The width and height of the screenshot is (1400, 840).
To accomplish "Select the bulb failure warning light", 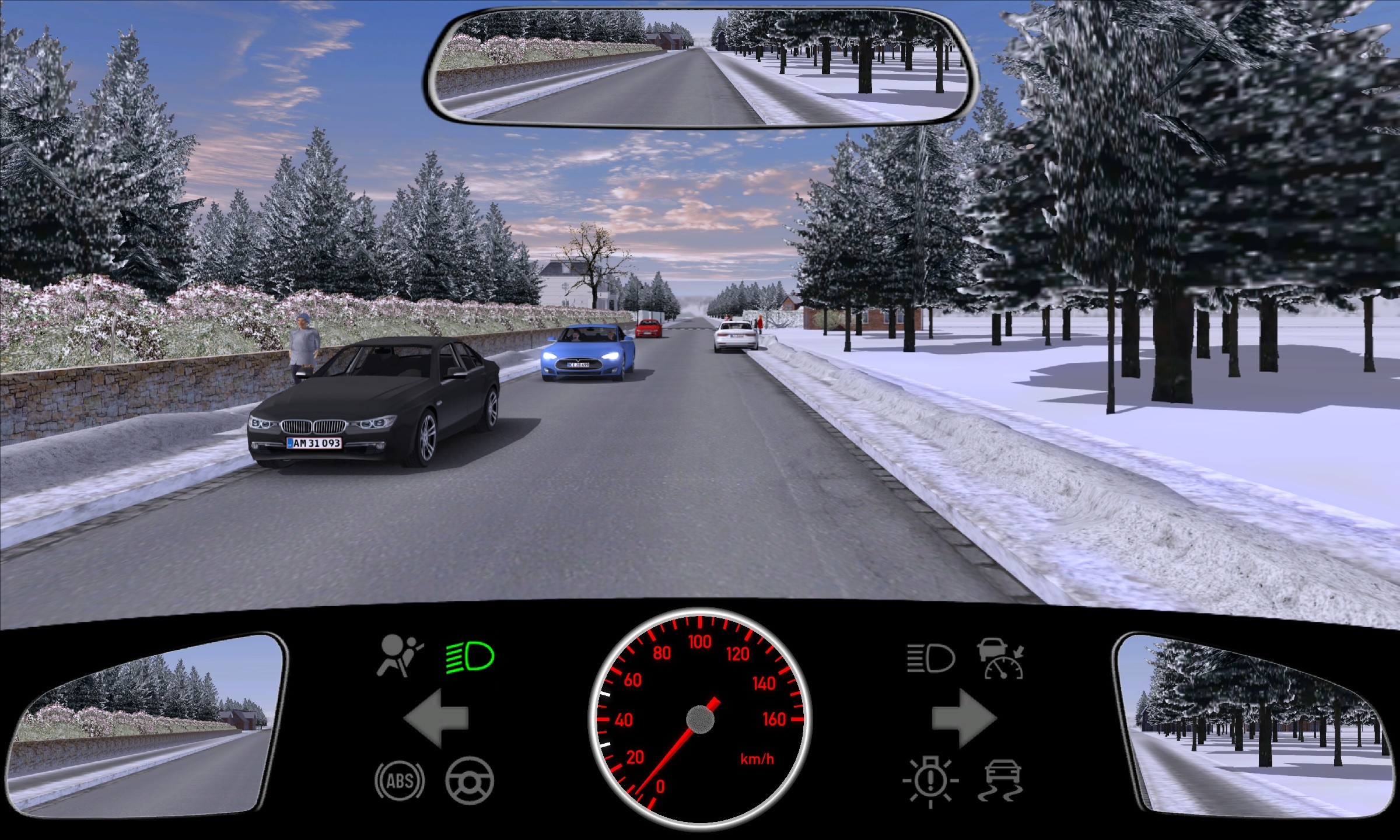I will pos(930,782).
